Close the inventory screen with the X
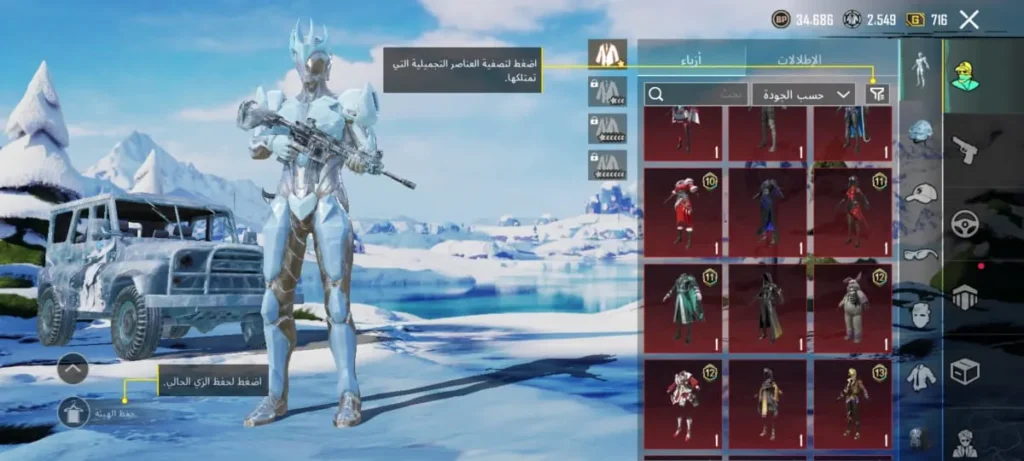This screenshot has height=461, width=1024. tap(968, 19)
